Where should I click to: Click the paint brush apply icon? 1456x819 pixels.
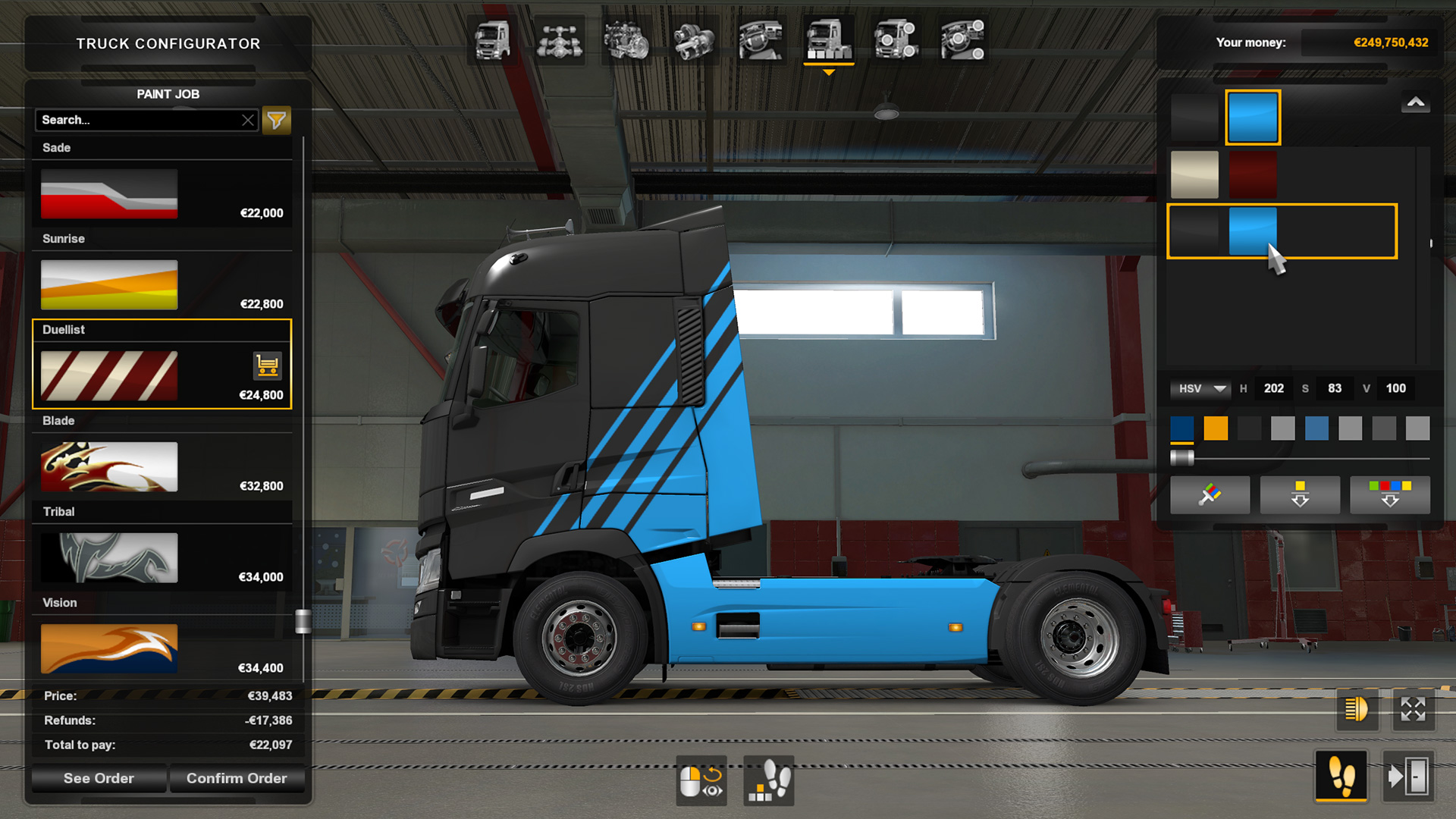click(x=1210, y=494)
